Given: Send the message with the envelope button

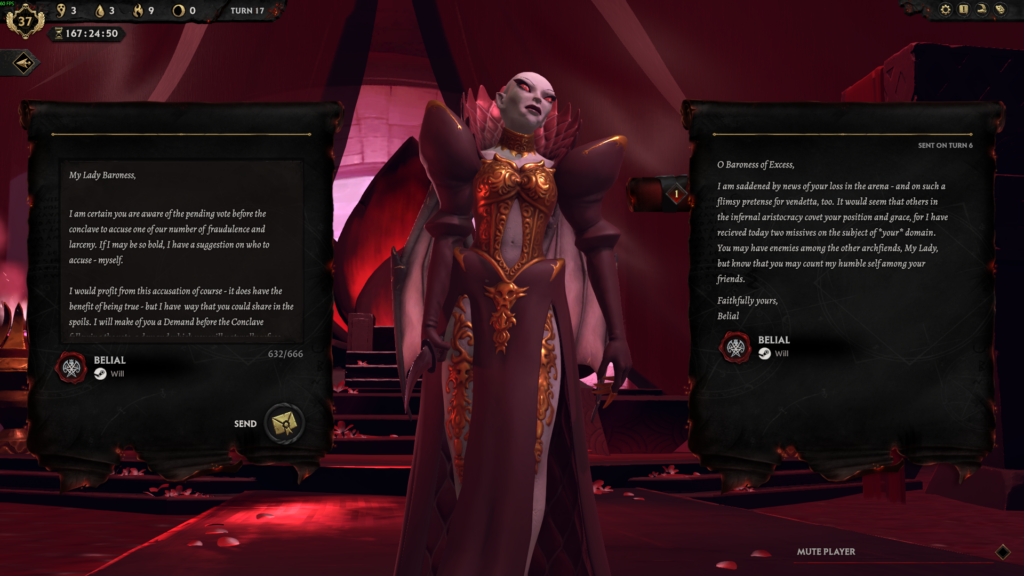Looking at the screenshot, I should coord(284,423).
